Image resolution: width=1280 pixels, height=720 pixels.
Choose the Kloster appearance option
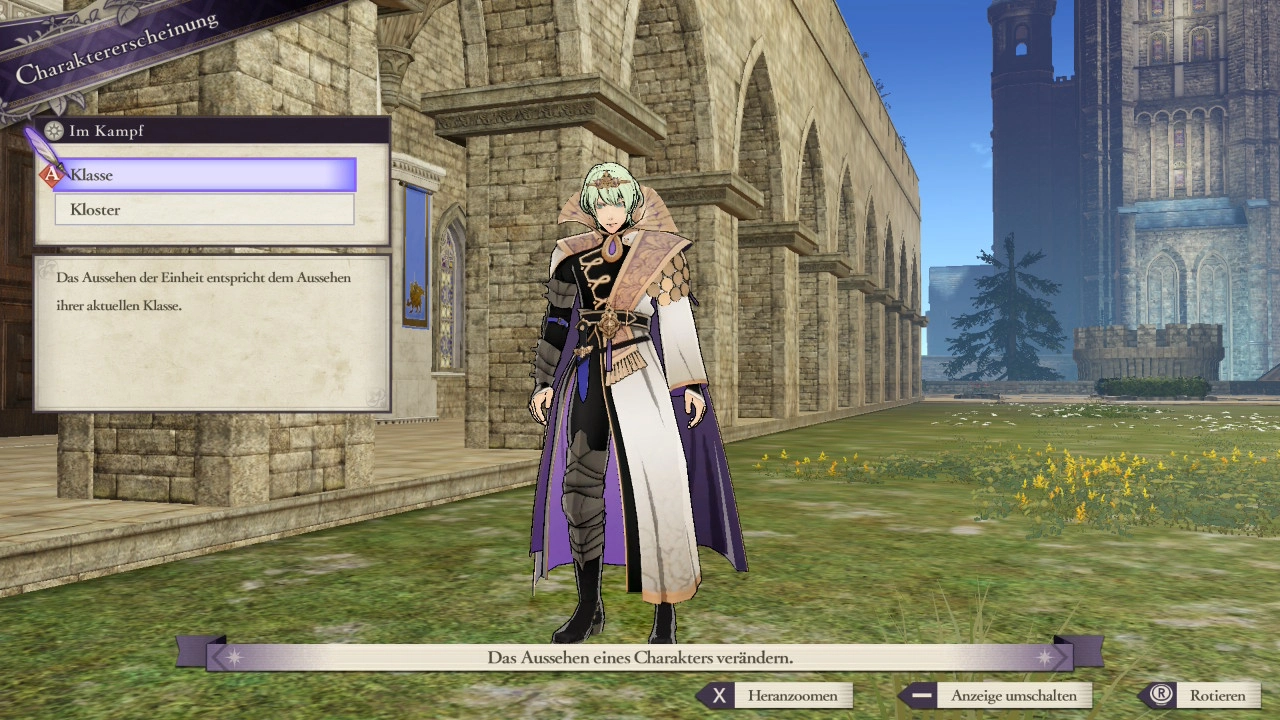click(x=205, y=210)
